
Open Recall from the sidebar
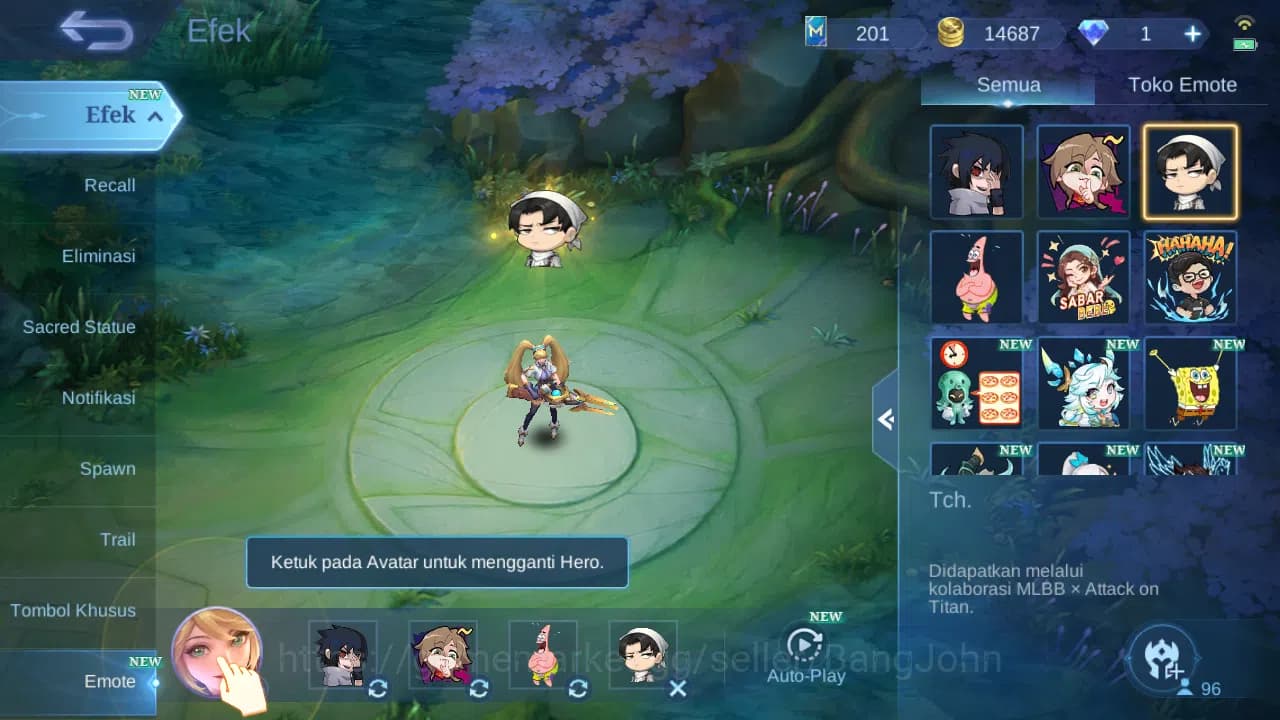click(x=108, y=185)
